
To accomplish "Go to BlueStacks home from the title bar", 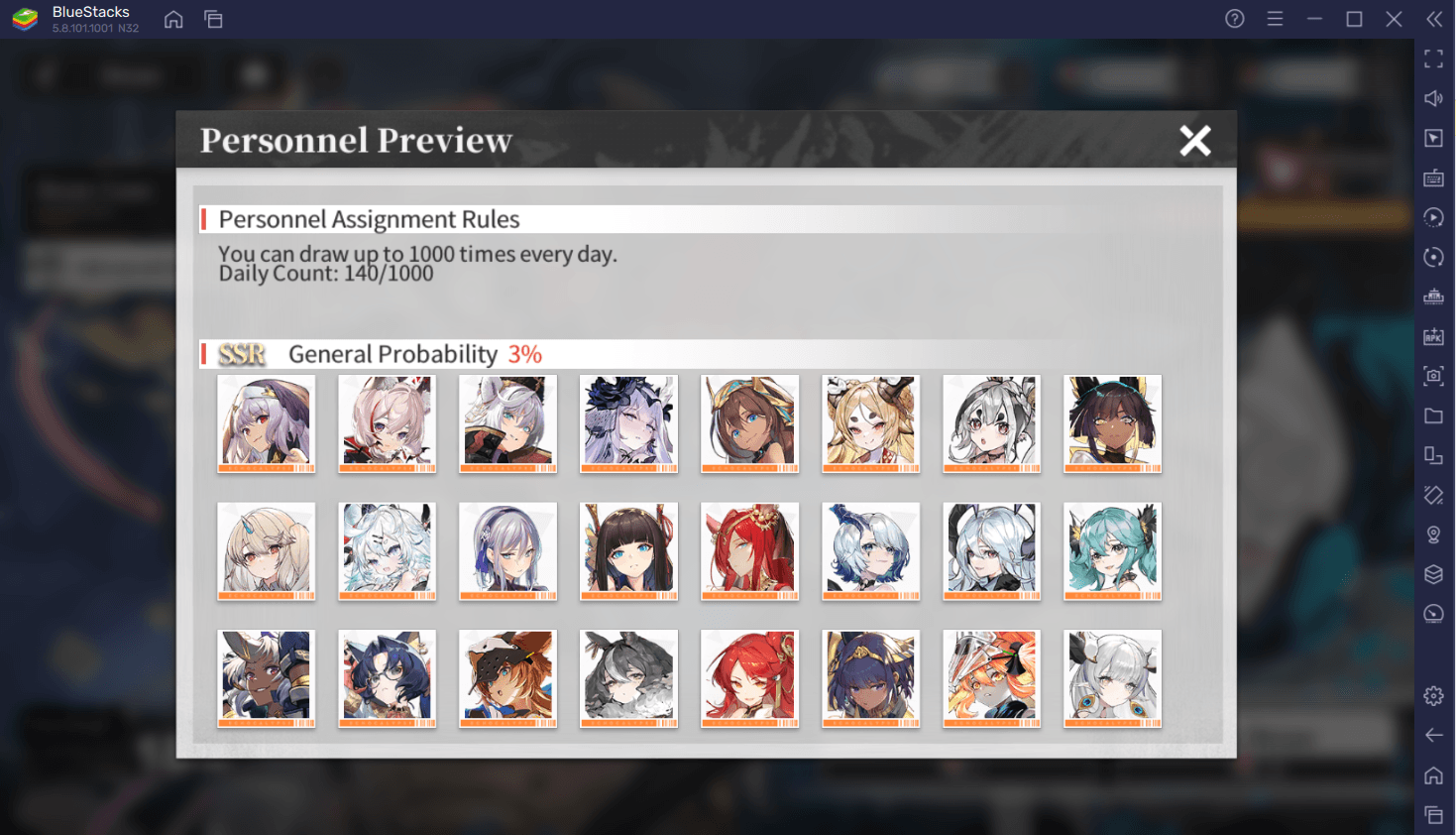I will point(173,19).
